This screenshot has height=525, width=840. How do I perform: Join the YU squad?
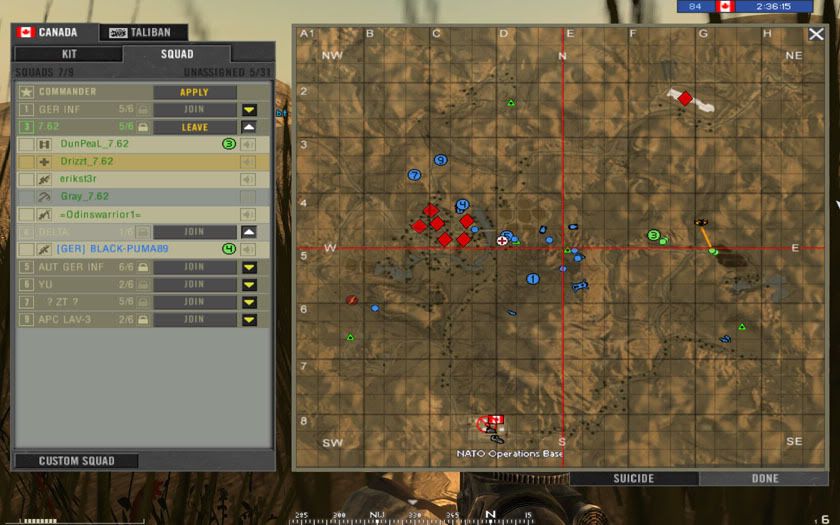tap(194, 284)
